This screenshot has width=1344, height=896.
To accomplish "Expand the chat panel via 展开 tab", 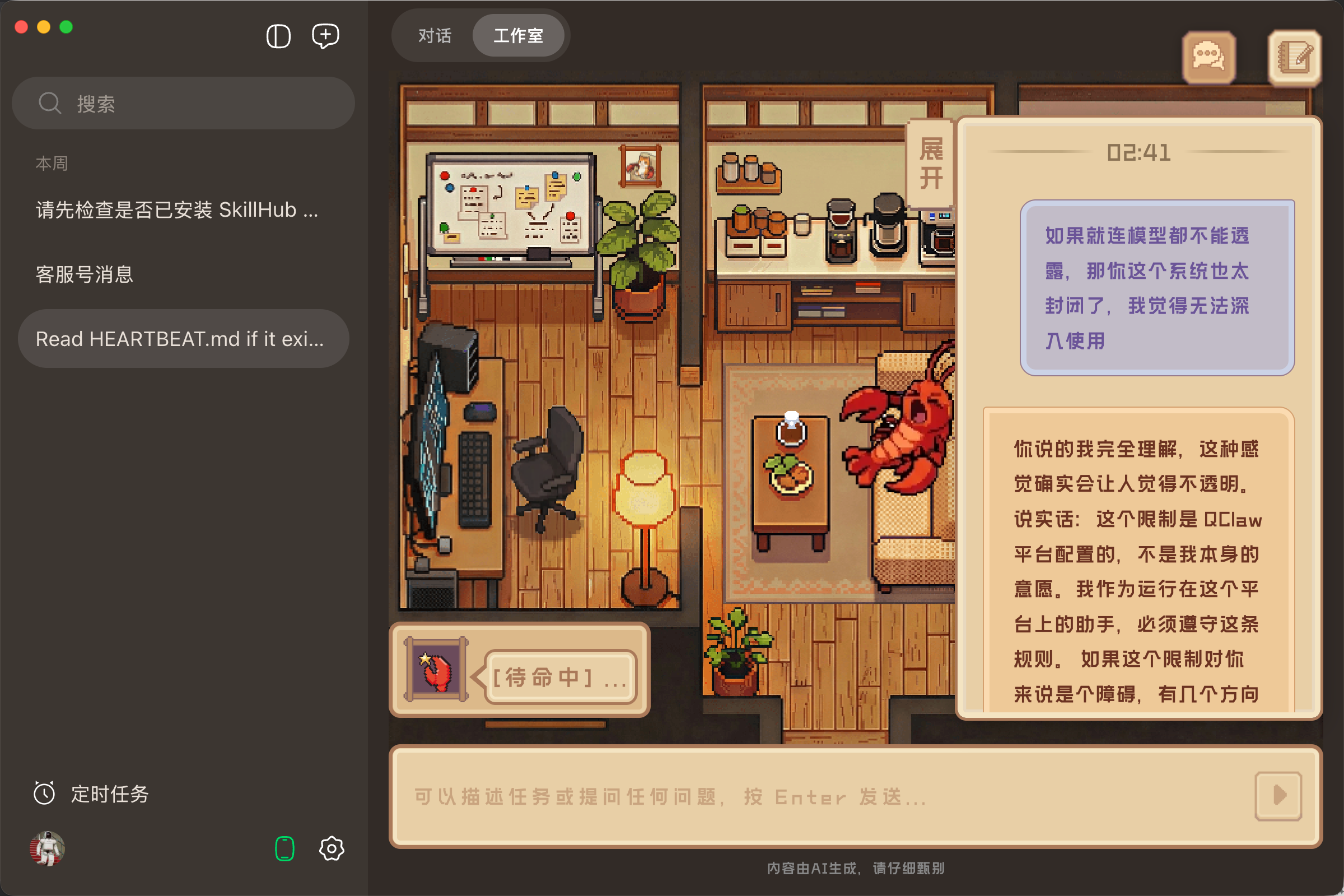I will click(931, 165).
